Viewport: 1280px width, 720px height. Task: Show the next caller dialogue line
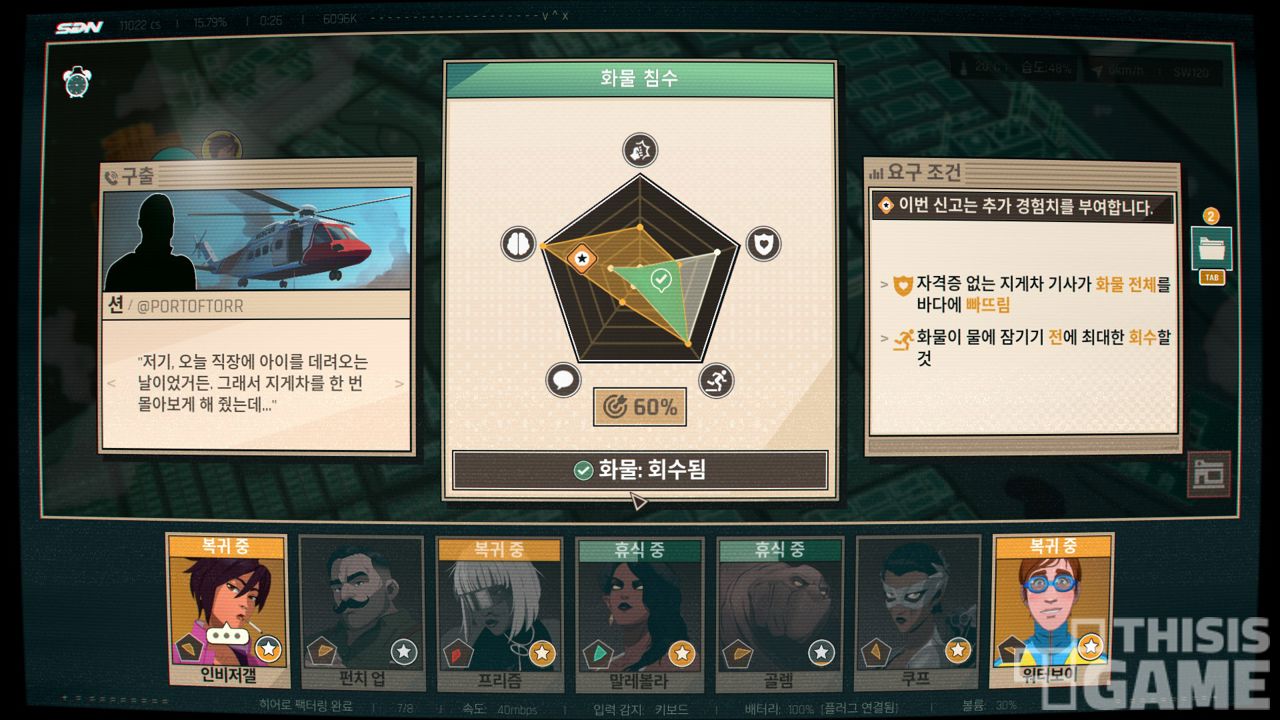[x=400, y=383]
